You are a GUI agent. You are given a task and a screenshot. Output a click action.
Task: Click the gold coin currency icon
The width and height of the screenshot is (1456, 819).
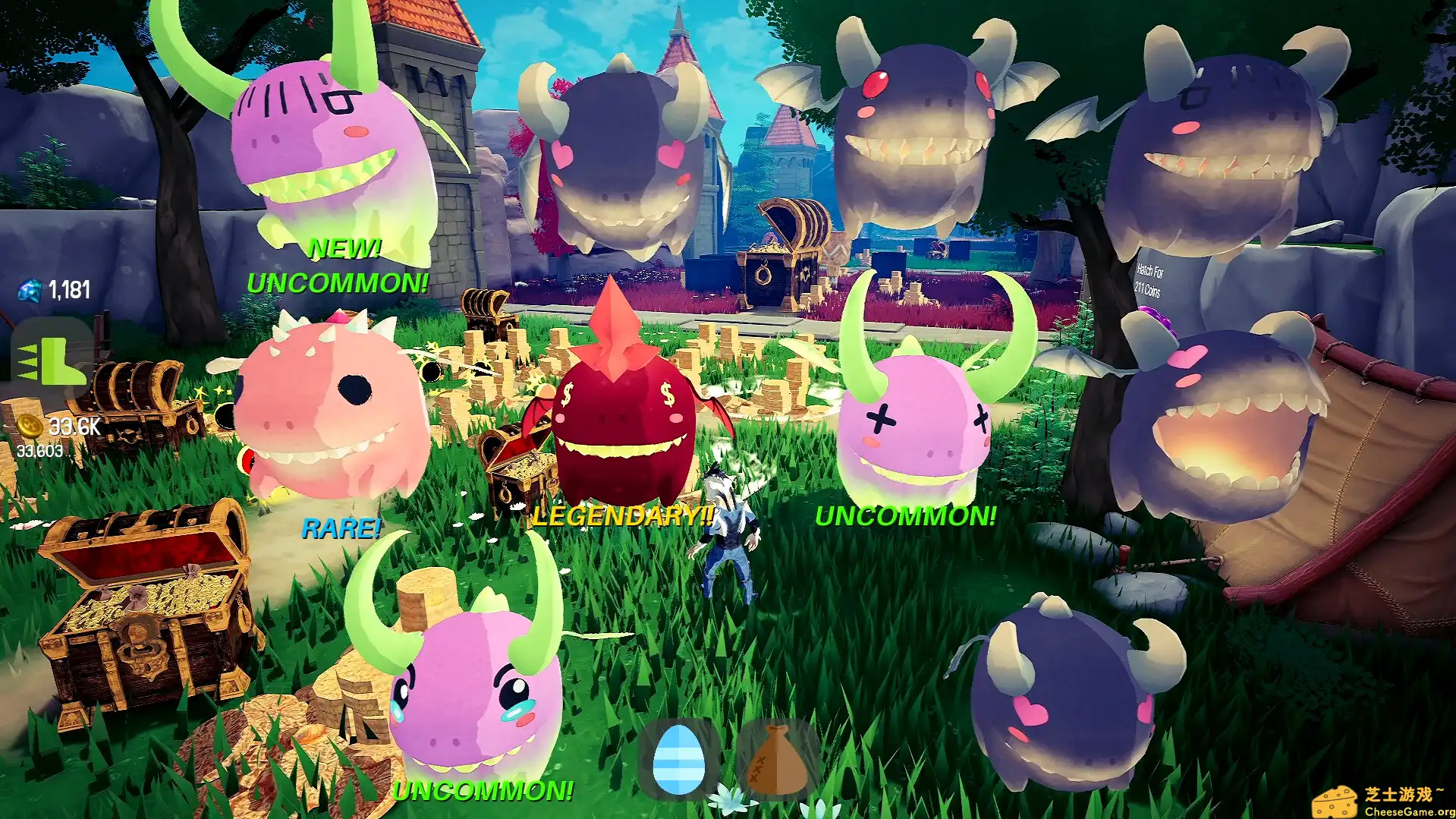(32, 427)
